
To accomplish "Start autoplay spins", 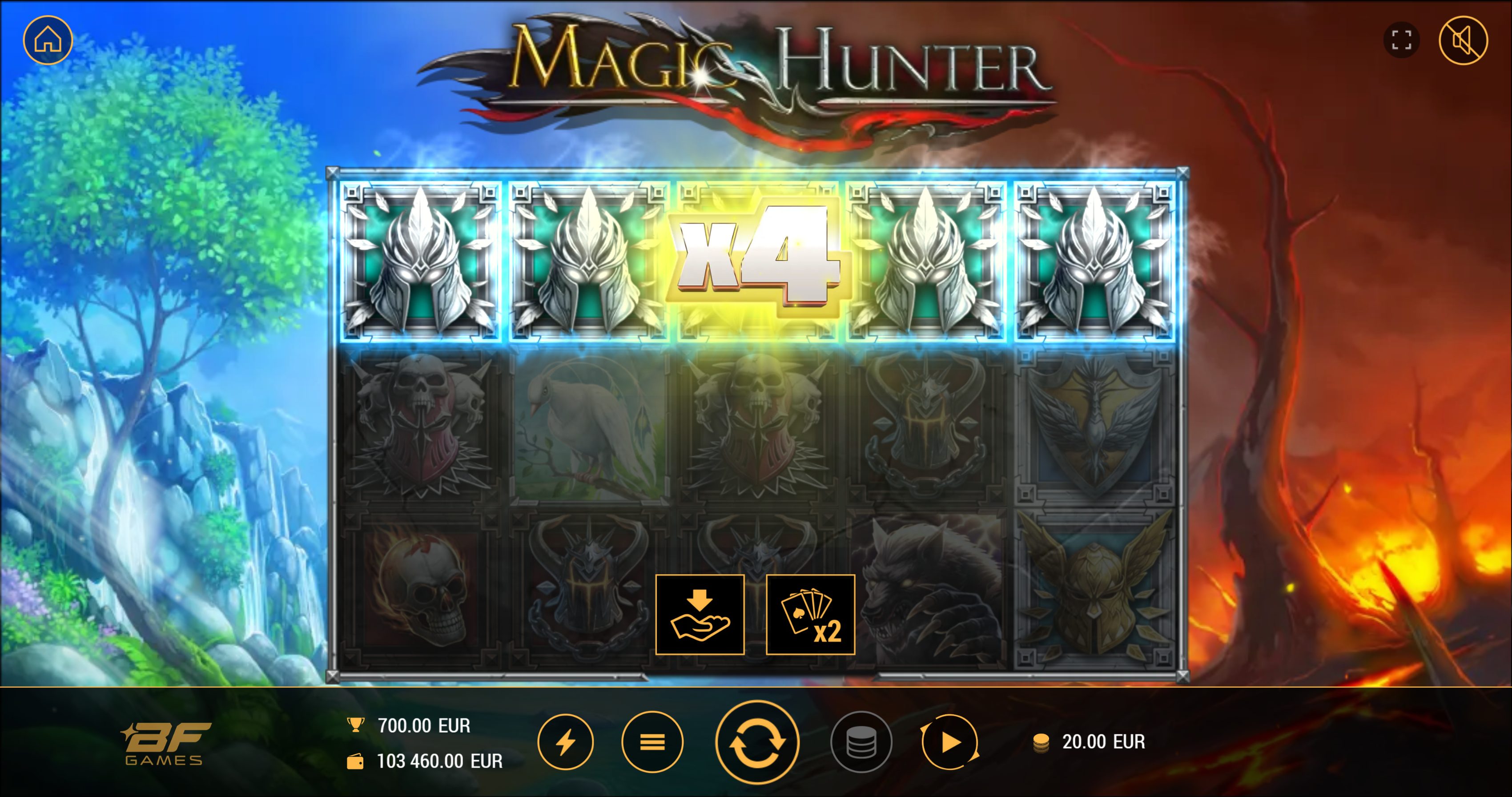I will 949,742.
